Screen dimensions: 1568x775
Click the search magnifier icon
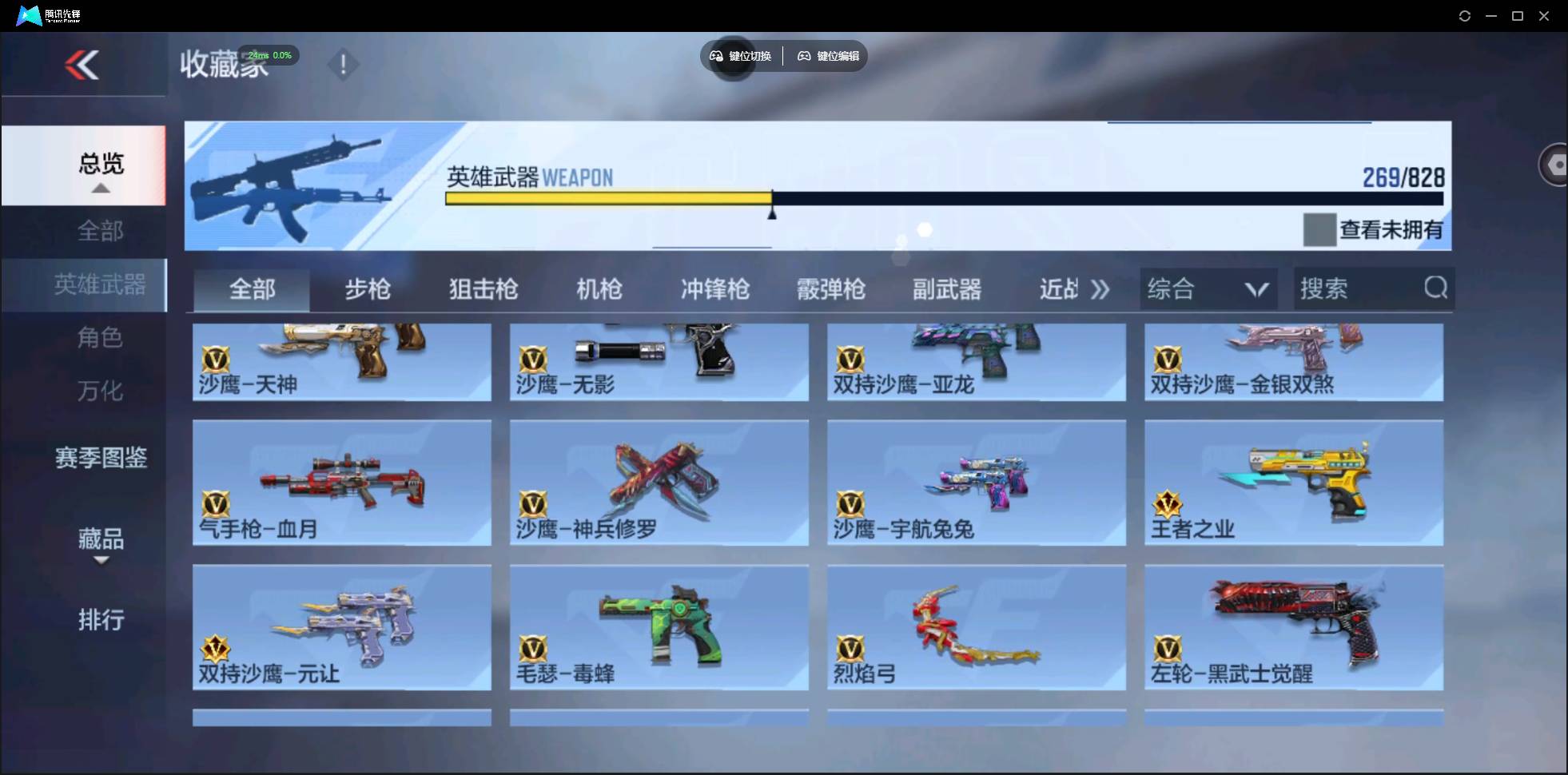click(1435, 288)
